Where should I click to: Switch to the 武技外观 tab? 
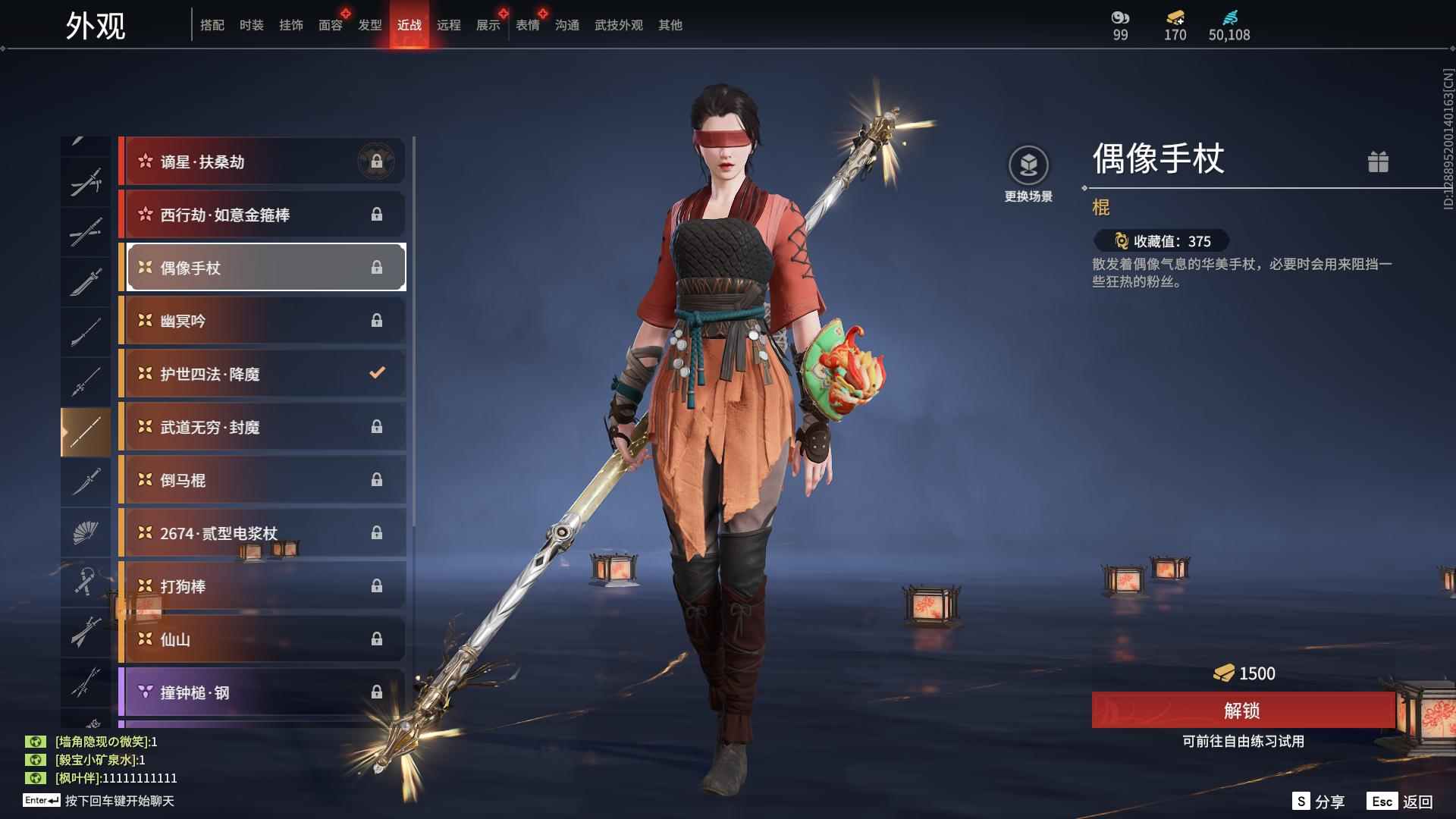coord(617,24)
